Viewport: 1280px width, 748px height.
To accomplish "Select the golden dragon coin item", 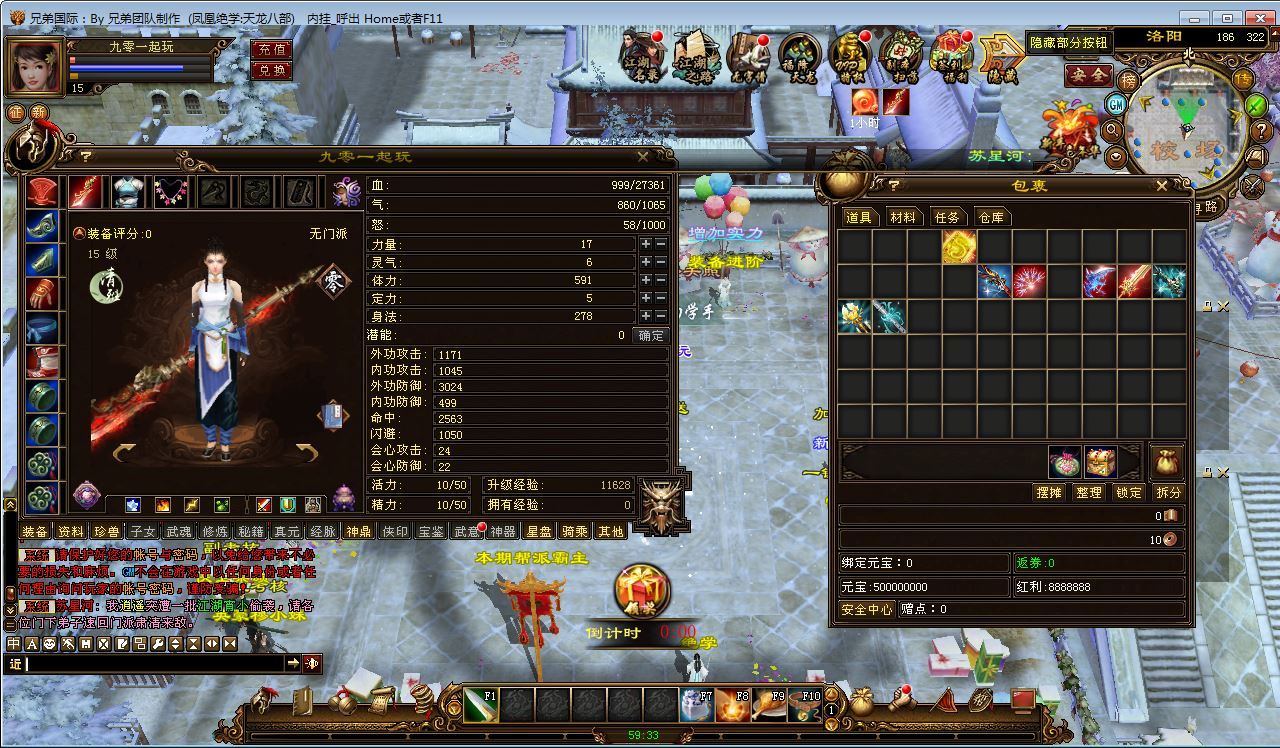I will tap(959, 247).
